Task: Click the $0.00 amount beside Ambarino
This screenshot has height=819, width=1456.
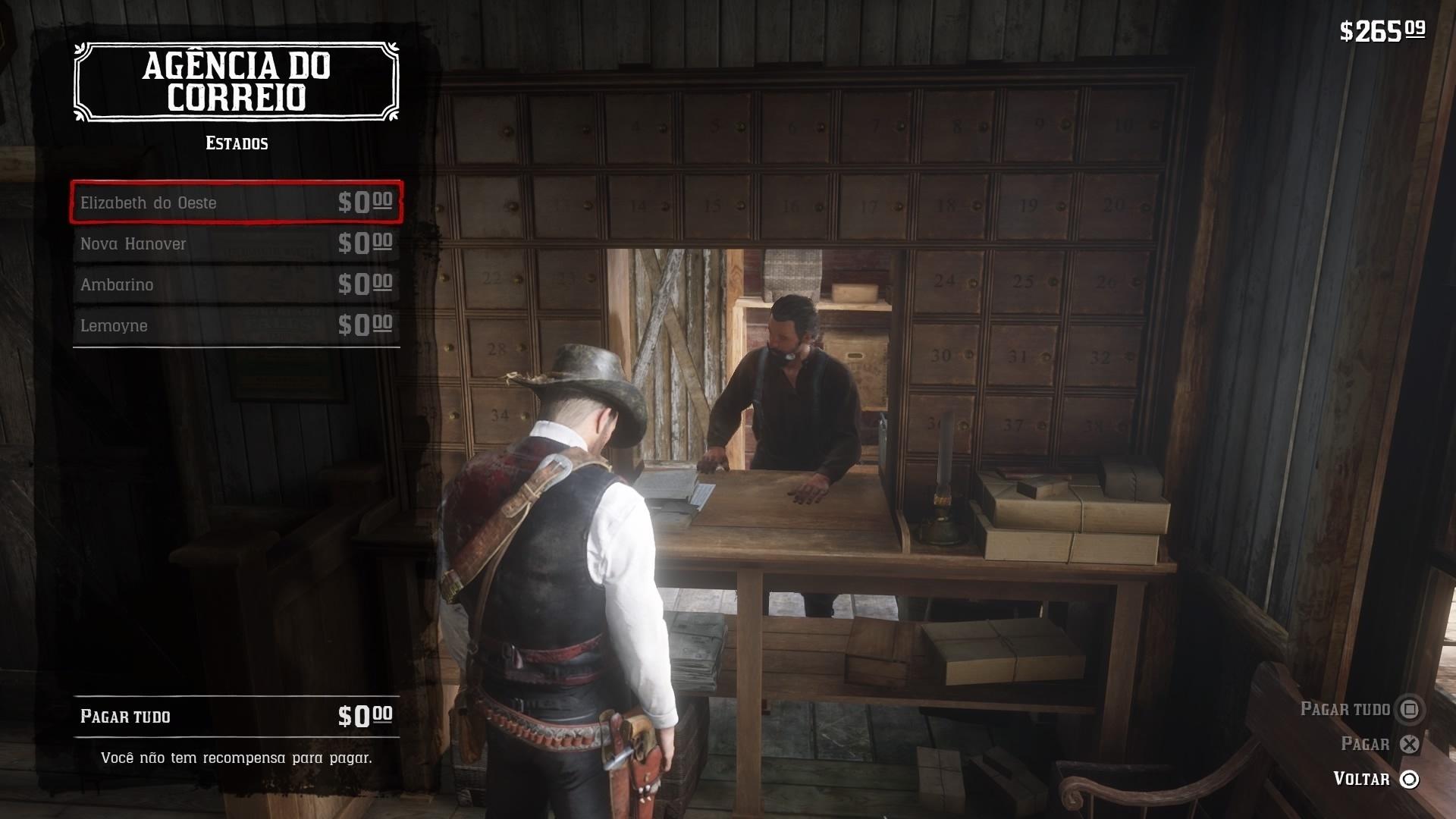Action: [x=365, y=284]
